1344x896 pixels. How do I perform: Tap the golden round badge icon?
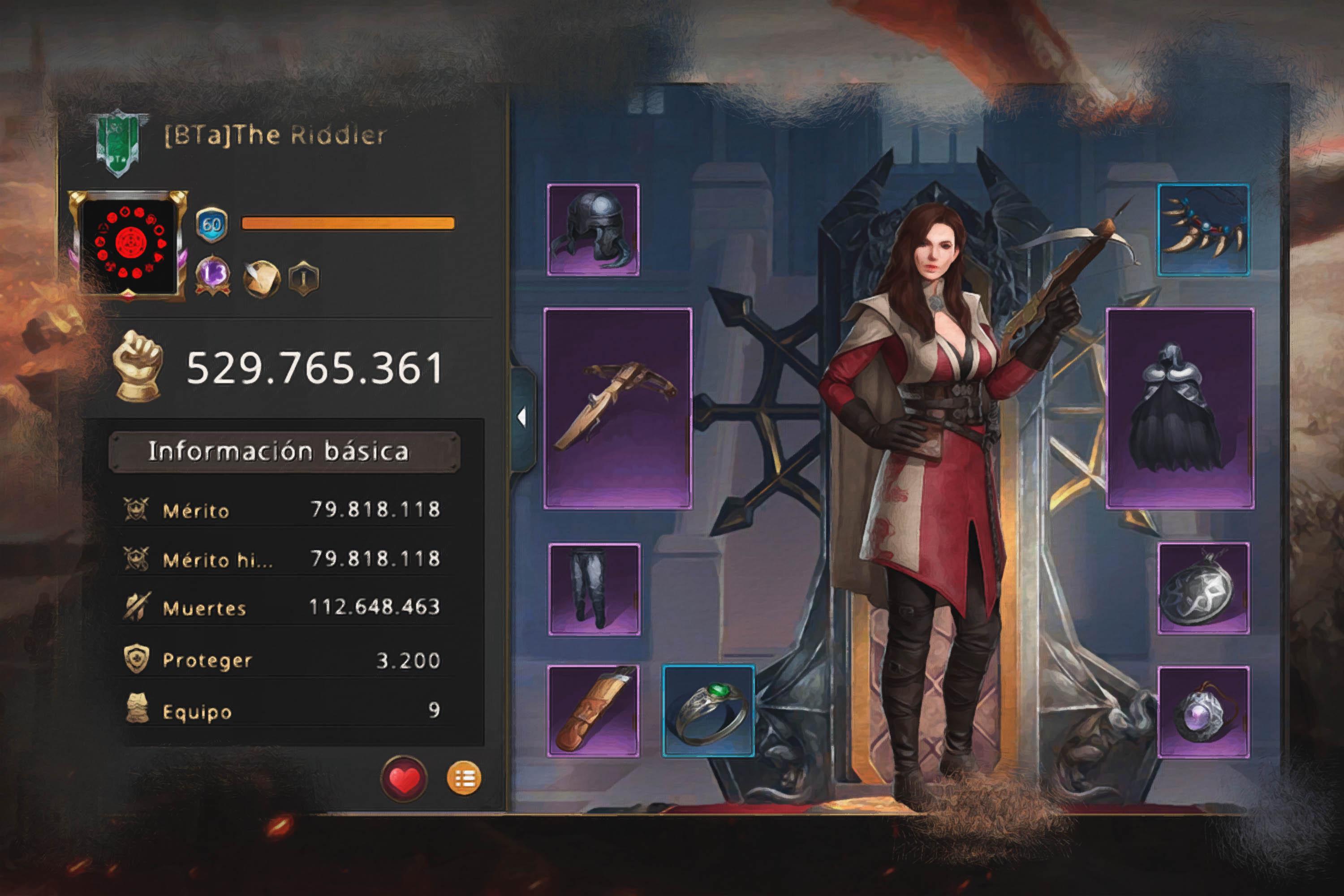[261, 278]
